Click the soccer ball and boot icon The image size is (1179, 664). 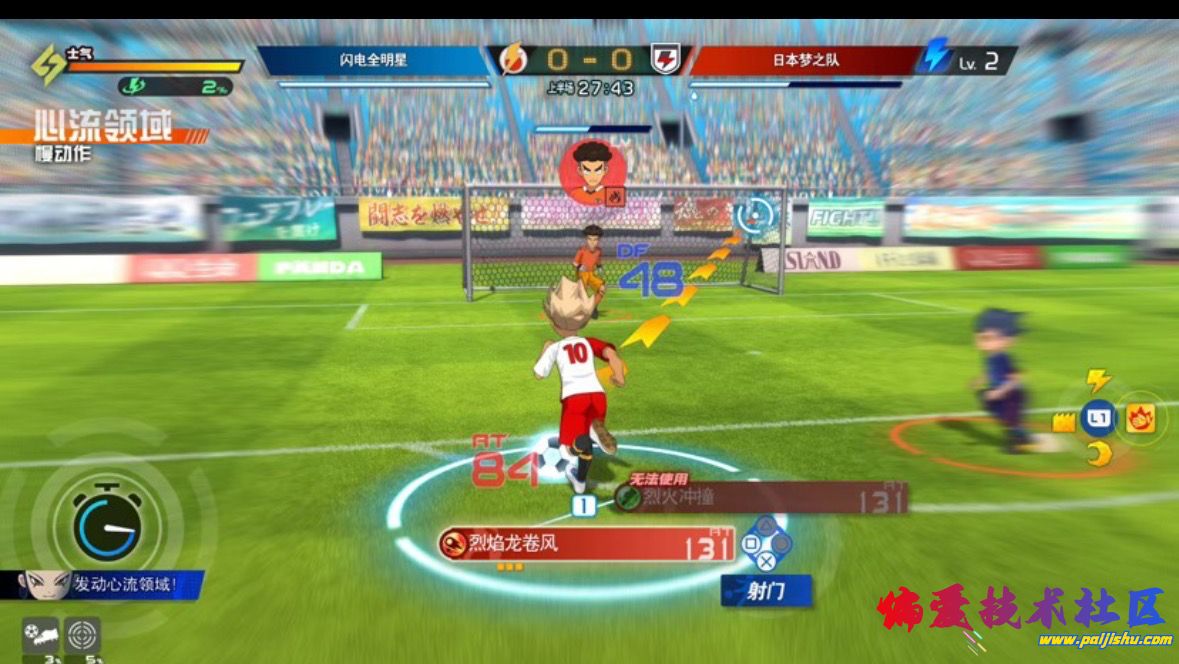click(41, 635)
